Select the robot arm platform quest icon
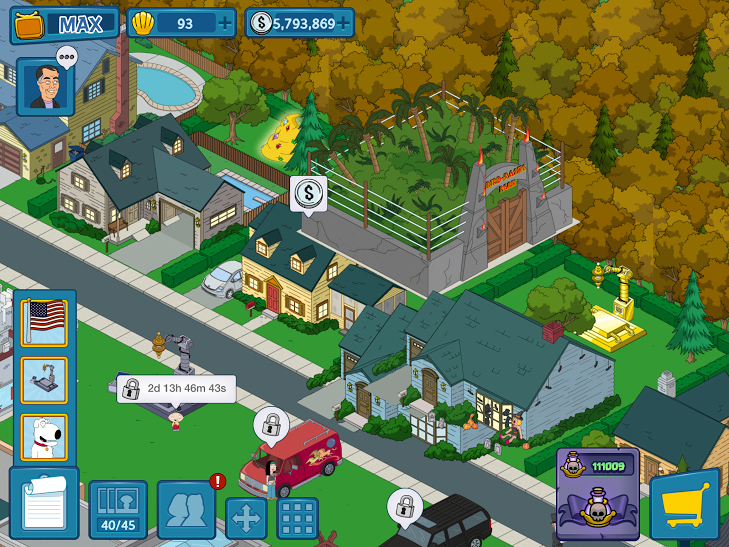The image size is (729, 547). pyautogui.click(x=44, y=380)
